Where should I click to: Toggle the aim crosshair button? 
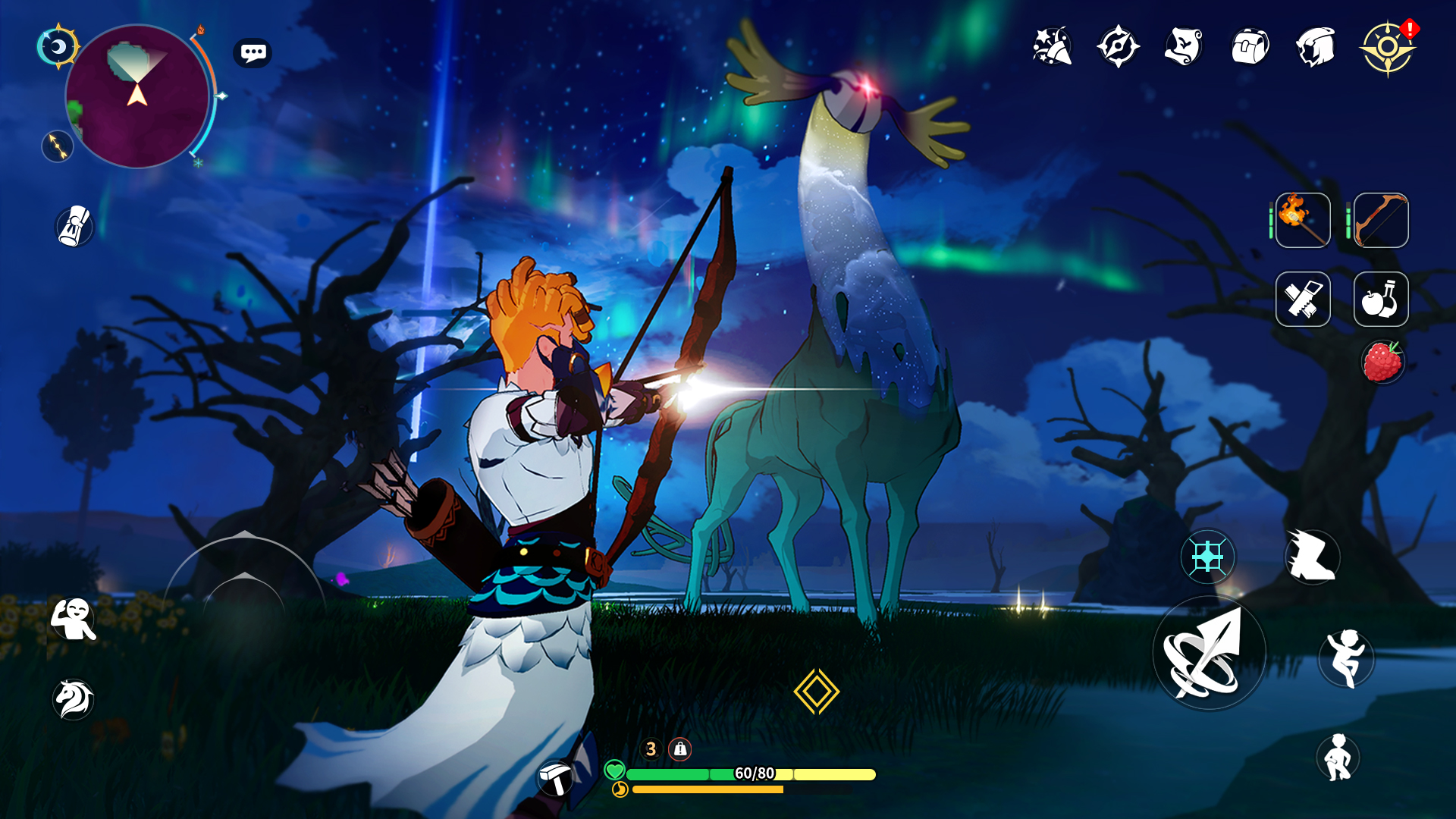pos(1207,557)
